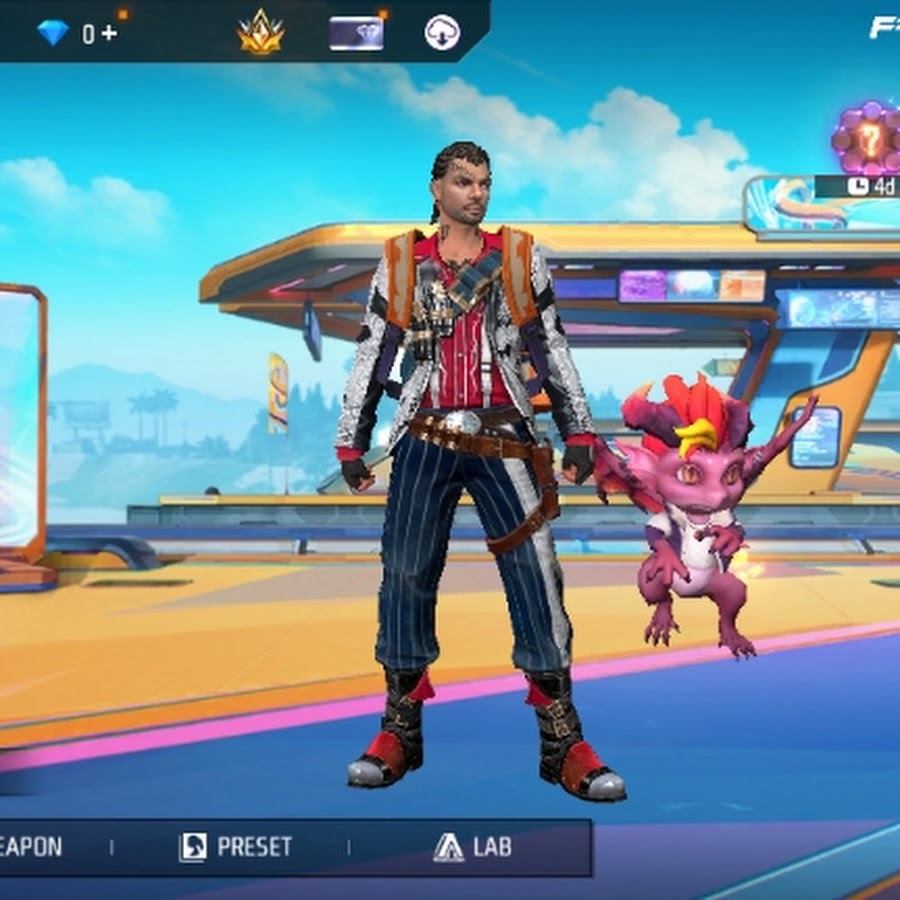Open the Preset menu
Screen dimensions: 900x900
[235, 847]
